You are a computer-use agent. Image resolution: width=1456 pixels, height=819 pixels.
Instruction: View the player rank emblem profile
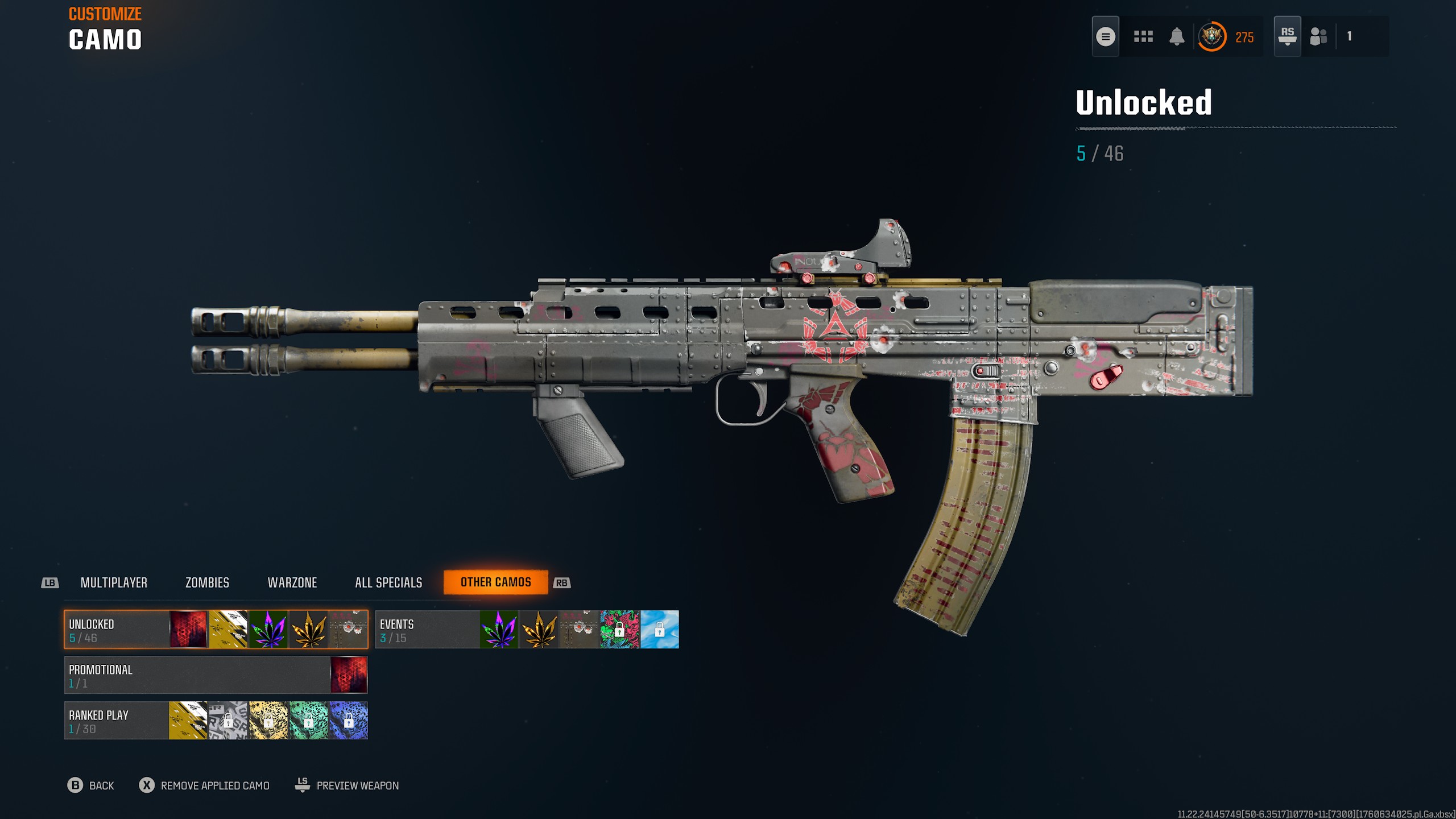1212,37
